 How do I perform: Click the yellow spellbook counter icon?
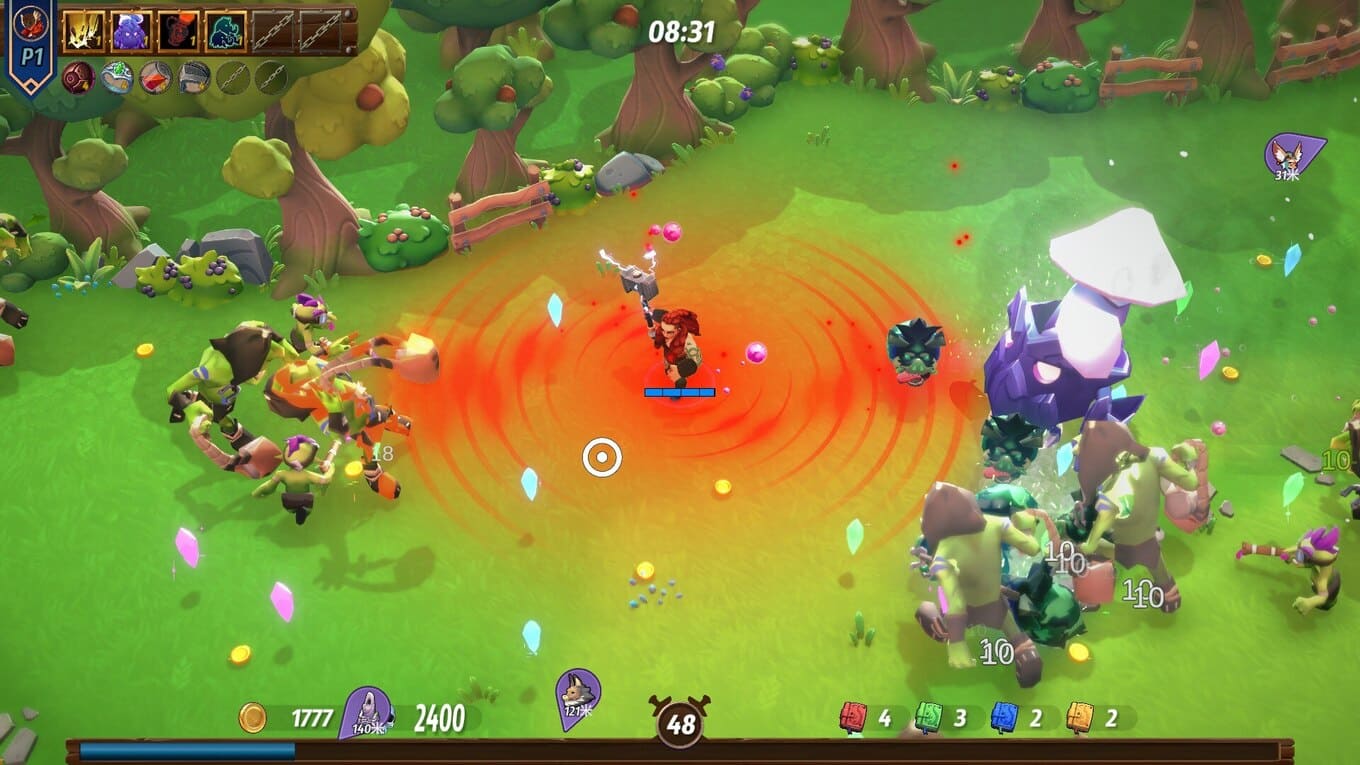tap(1080, 717)
